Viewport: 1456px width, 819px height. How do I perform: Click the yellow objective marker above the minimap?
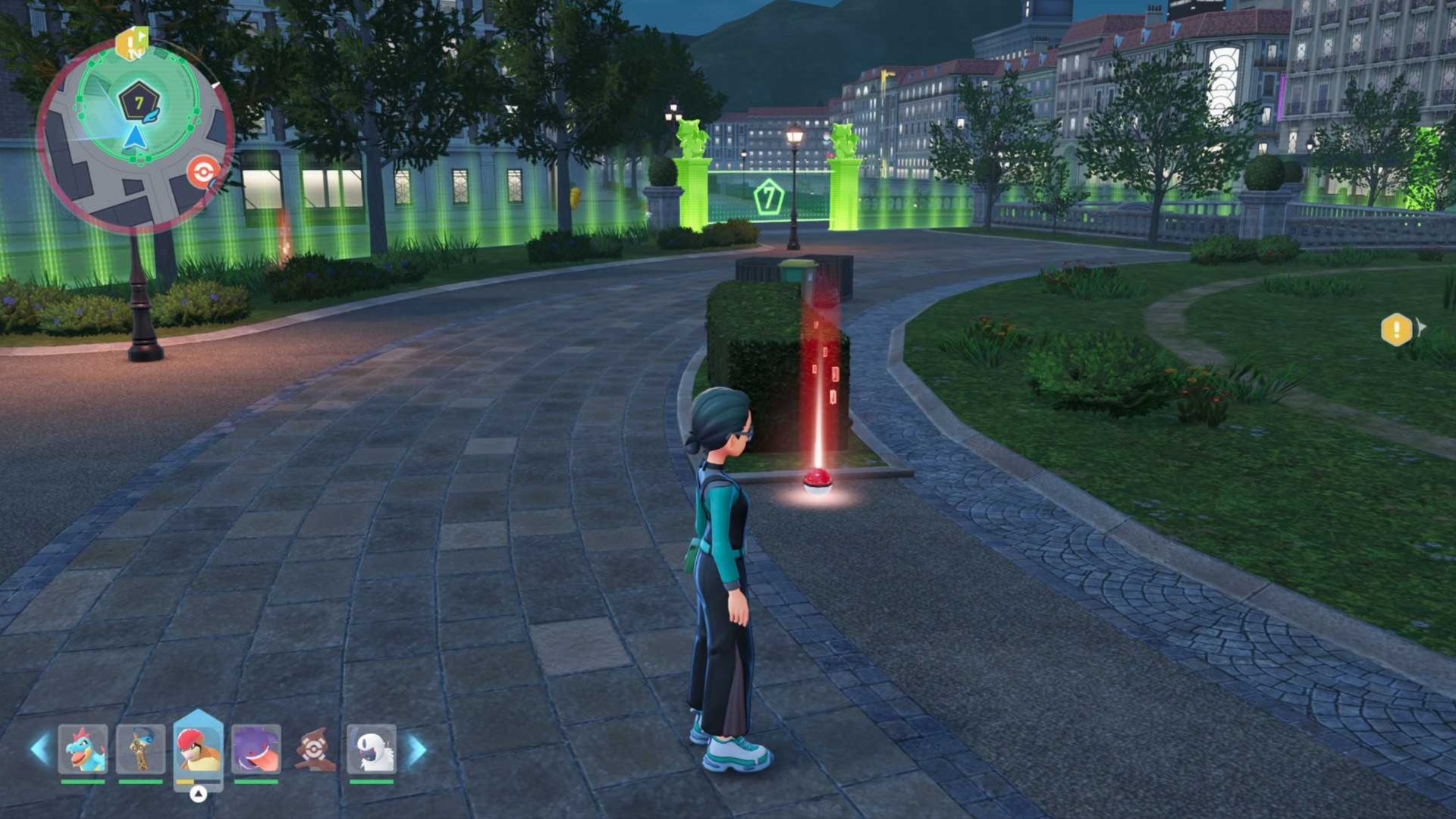pyautogui.click(x=131, y=42)
